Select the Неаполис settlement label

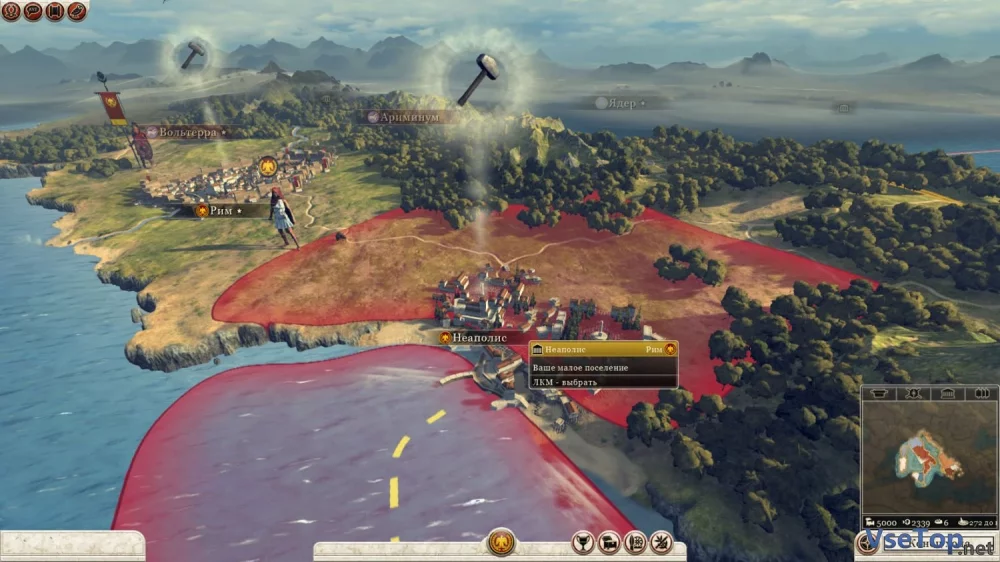click(478, 338)
